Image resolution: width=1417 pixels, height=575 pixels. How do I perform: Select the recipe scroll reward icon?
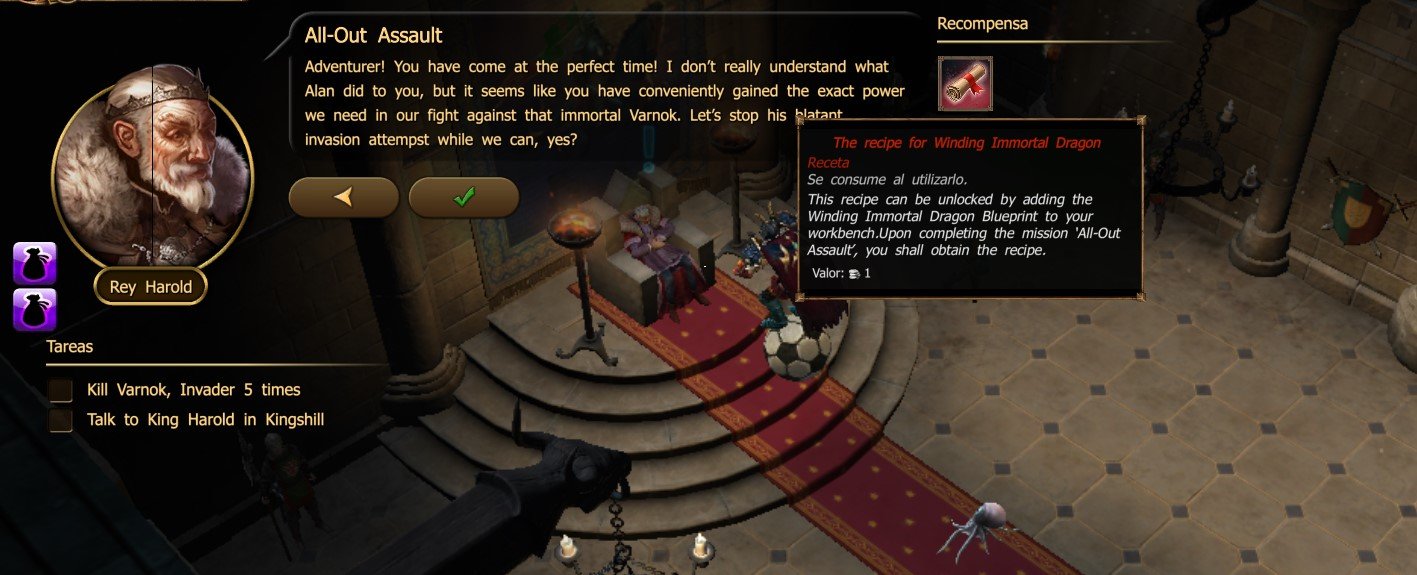coord(965,84)
